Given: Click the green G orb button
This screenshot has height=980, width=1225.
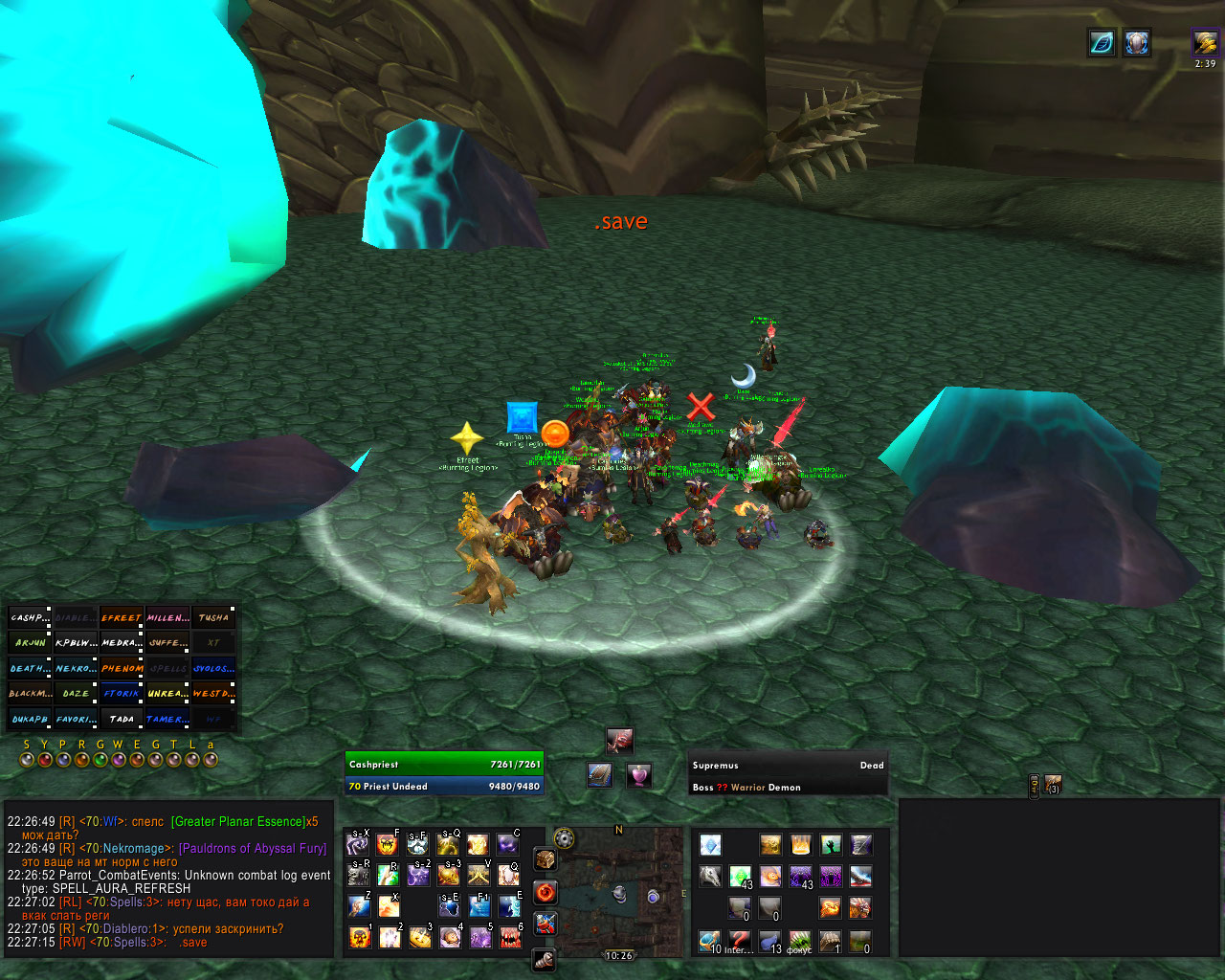Looking at the screenshot, I should point(100,760).
